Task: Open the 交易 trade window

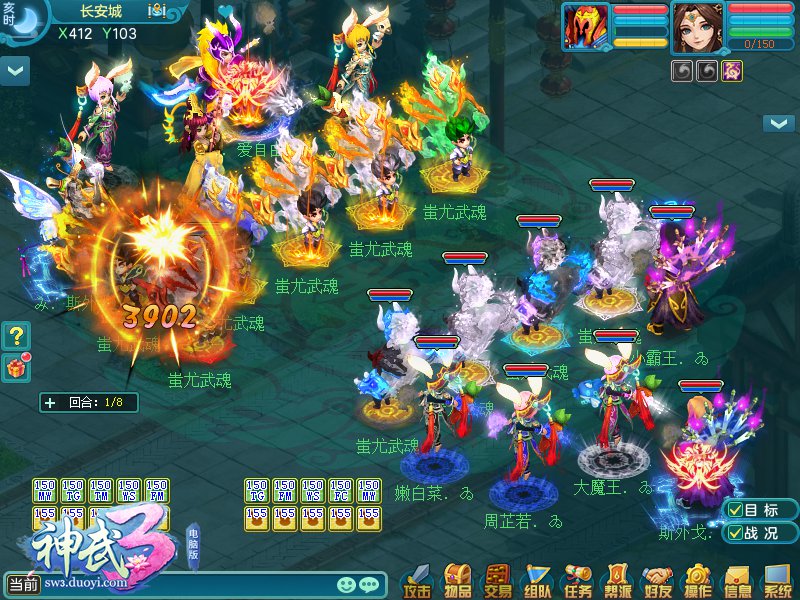Action: pos(497,580)
